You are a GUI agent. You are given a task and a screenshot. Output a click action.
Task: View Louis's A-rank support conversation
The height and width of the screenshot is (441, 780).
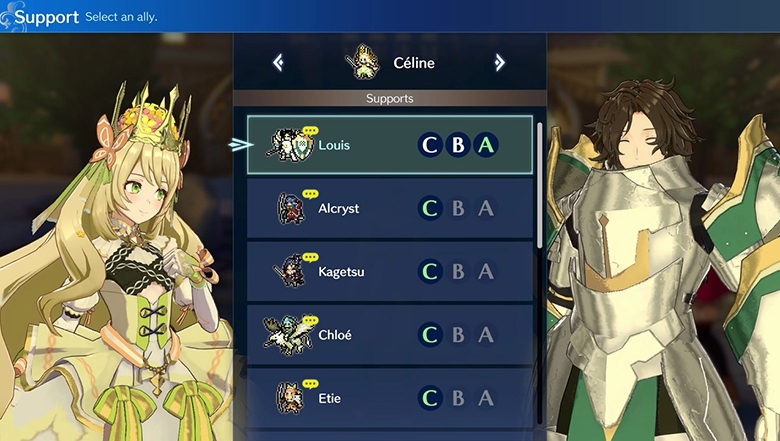[486, 145]
